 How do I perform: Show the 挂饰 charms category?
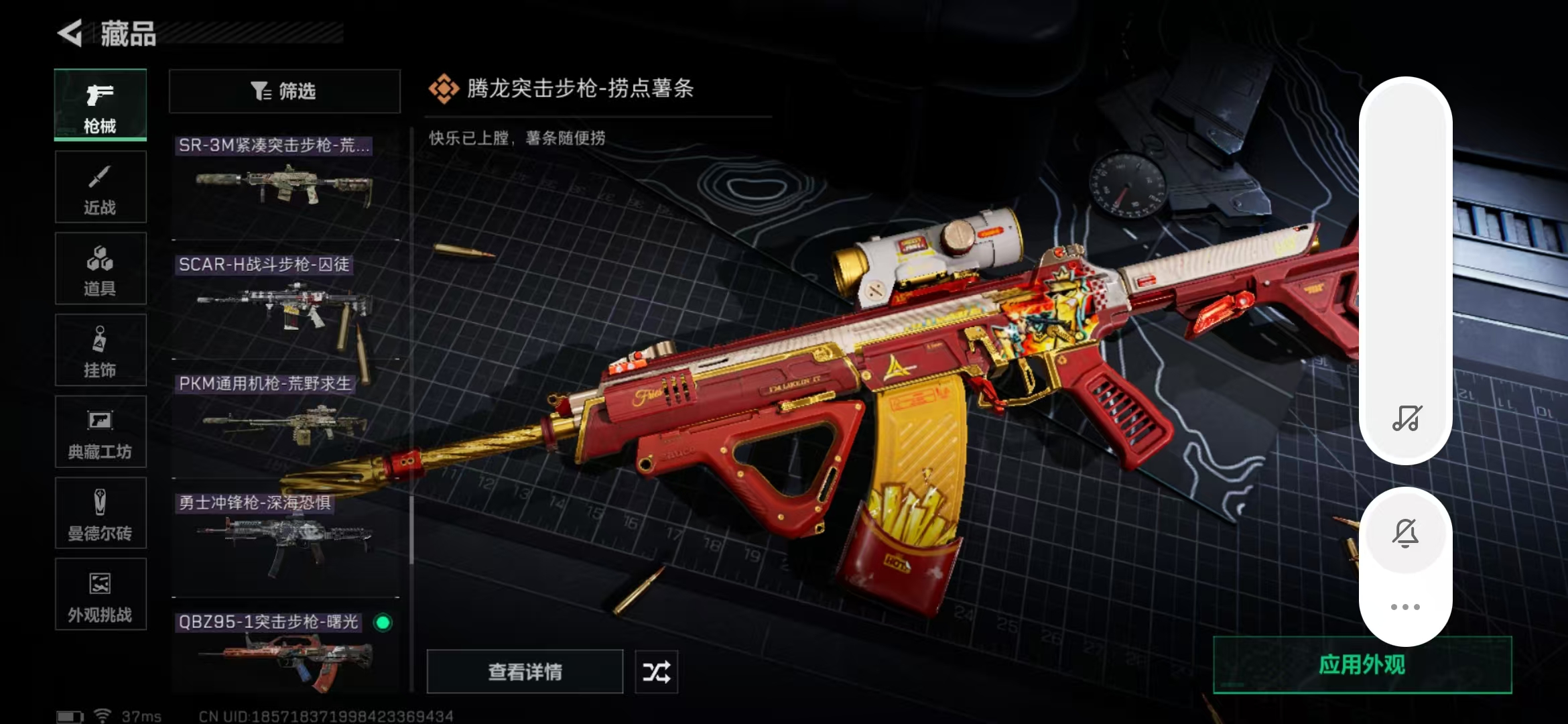(101, 351)
